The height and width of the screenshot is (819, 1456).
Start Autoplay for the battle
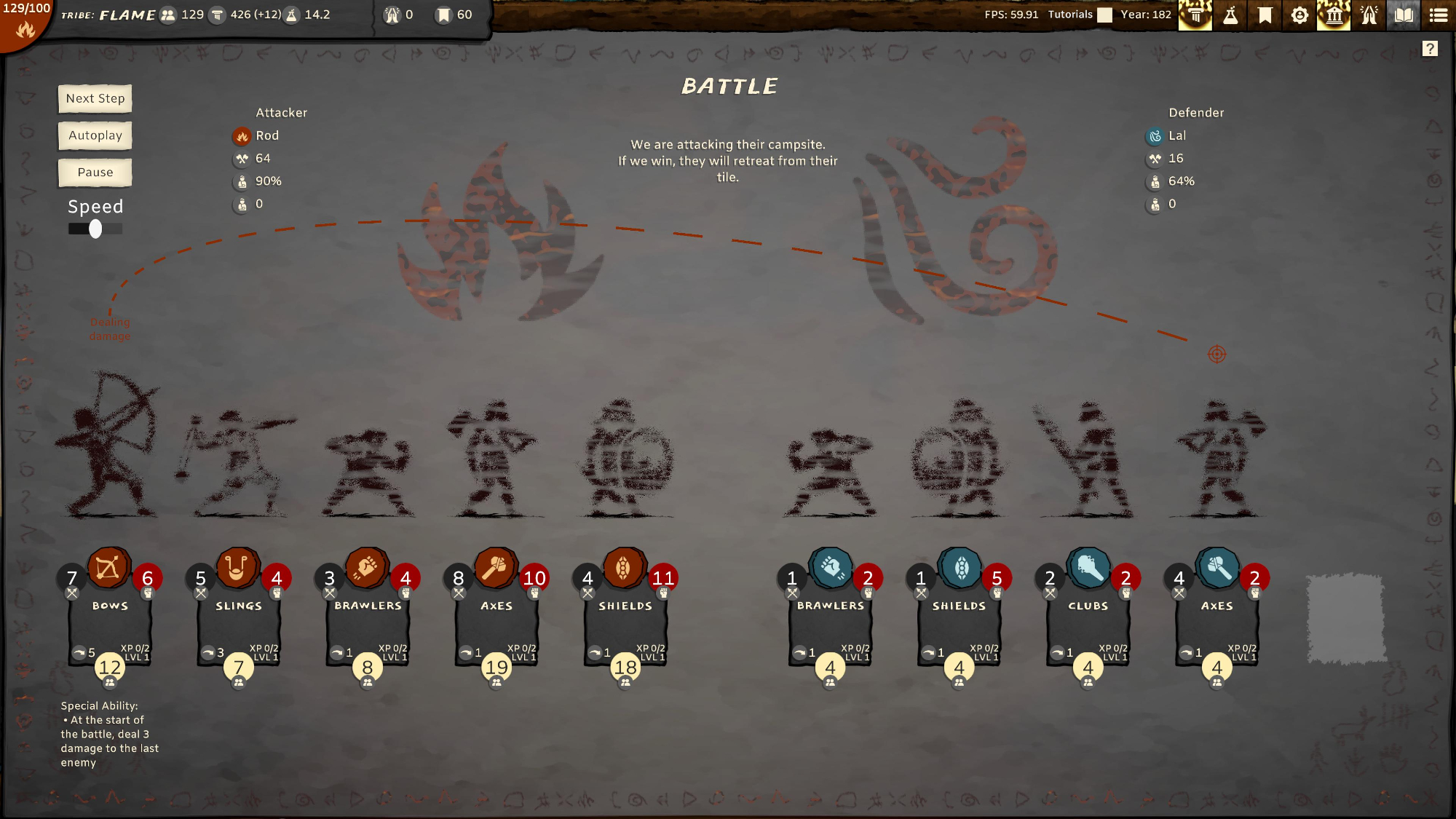(95, 136)
